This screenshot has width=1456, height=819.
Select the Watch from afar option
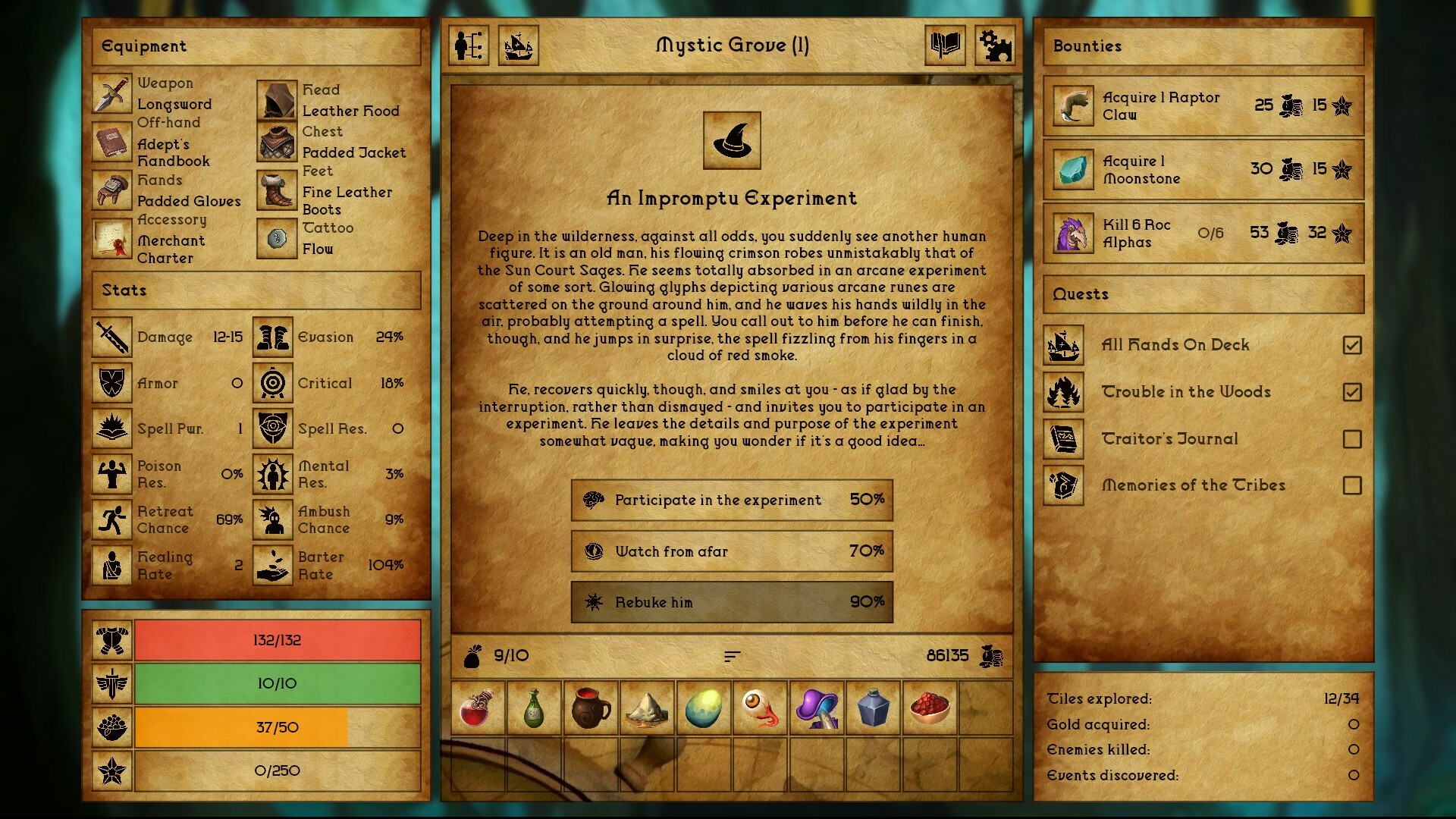730,551
